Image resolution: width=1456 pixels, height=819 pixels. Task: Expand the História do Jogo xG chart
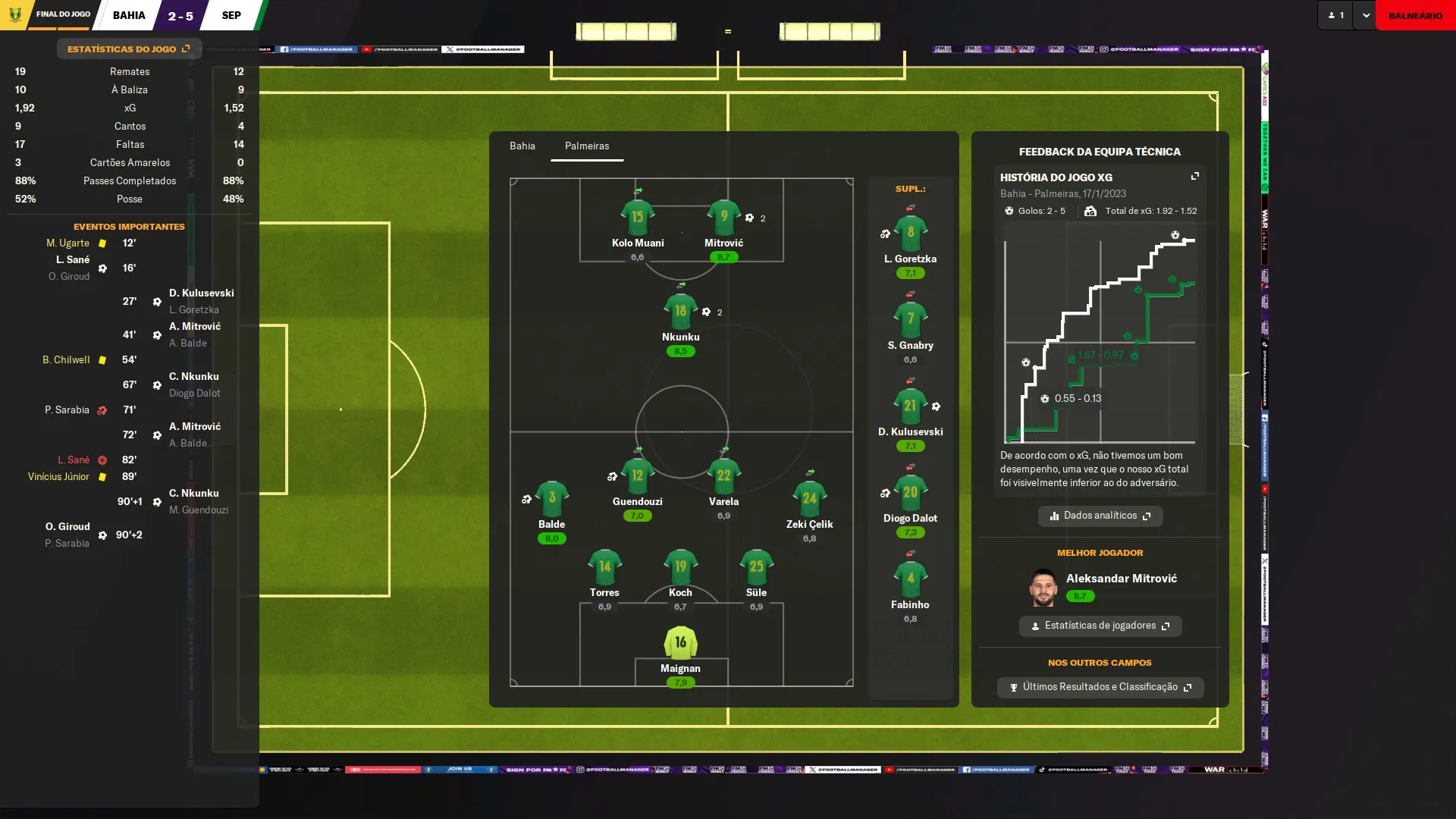[1195, 177]
